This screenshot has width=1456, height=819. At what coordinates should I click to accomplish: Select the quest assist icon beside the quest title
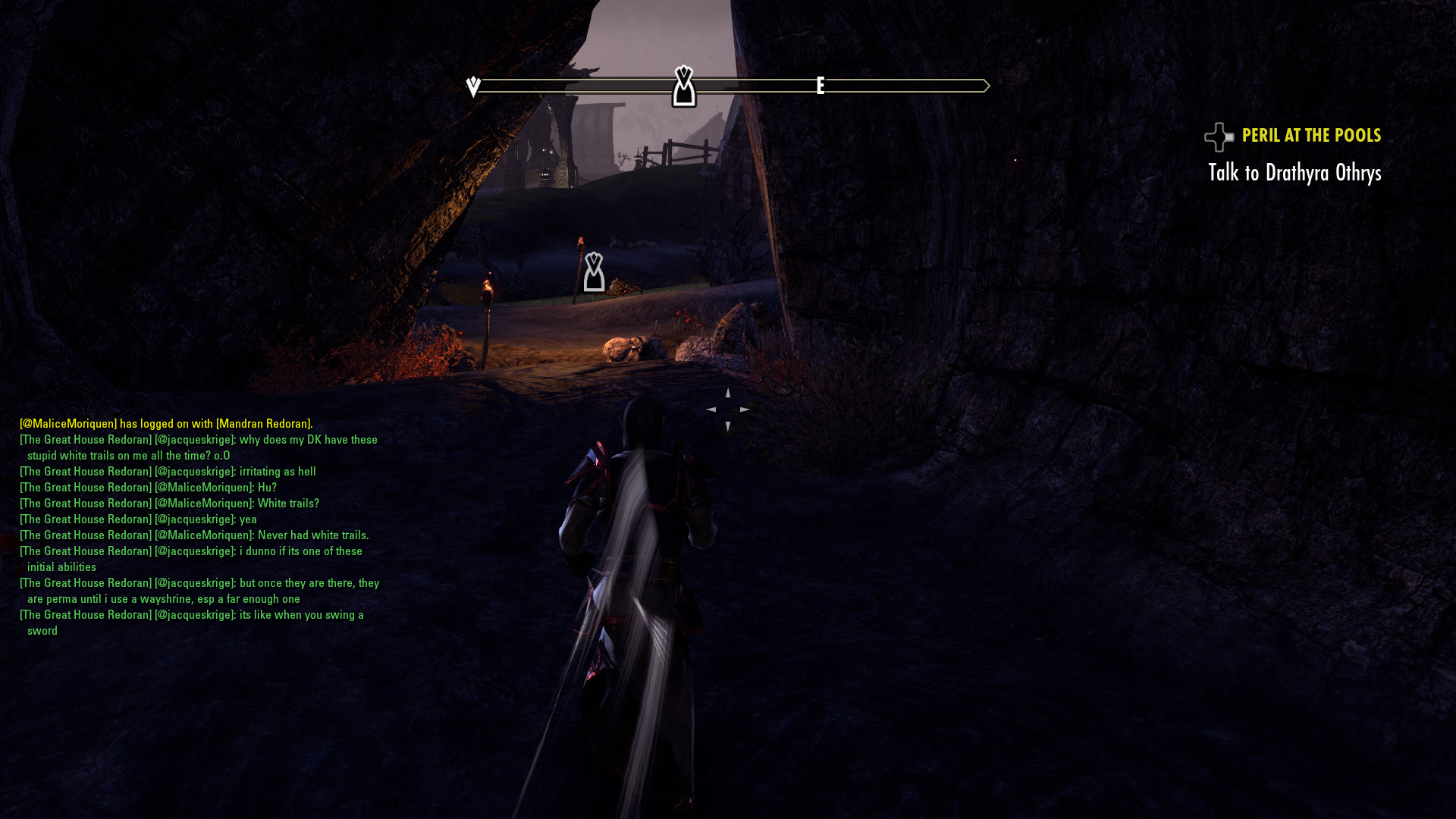click(x=1219, y=137)
